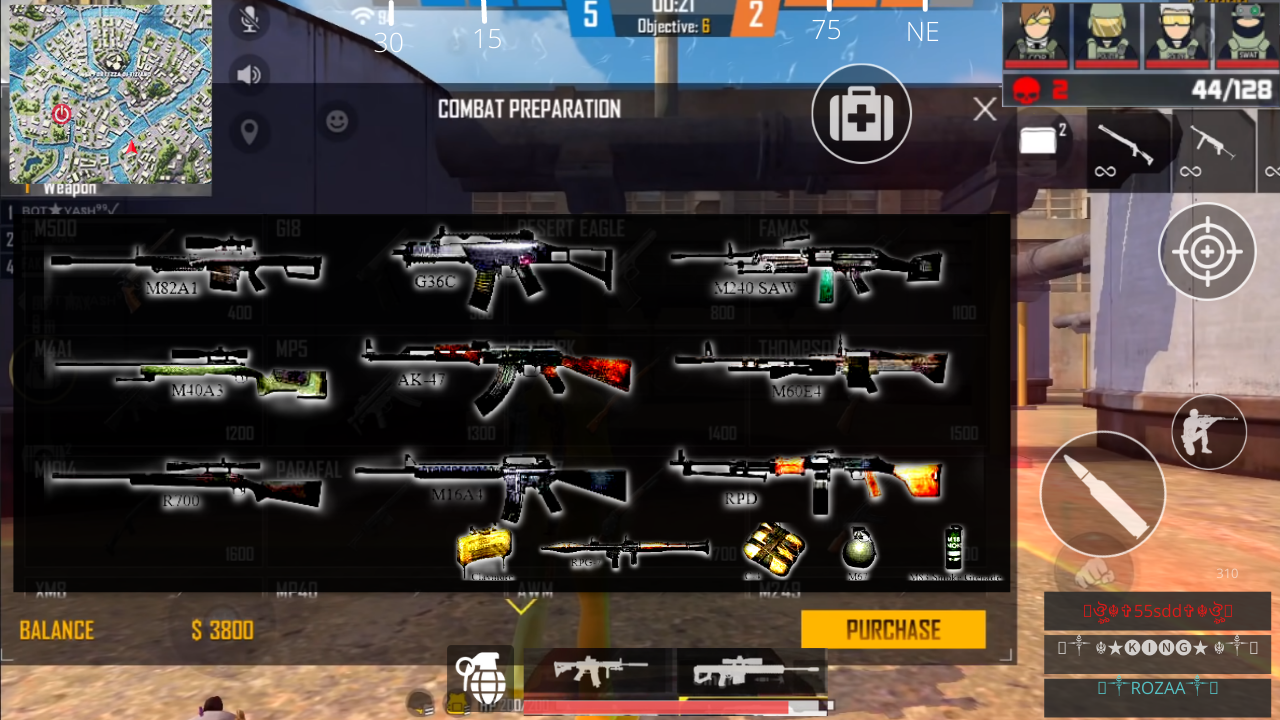Tap the ROZAA chat message
The width and height of the screenshot is (1280, 720).
point(1158,688)
